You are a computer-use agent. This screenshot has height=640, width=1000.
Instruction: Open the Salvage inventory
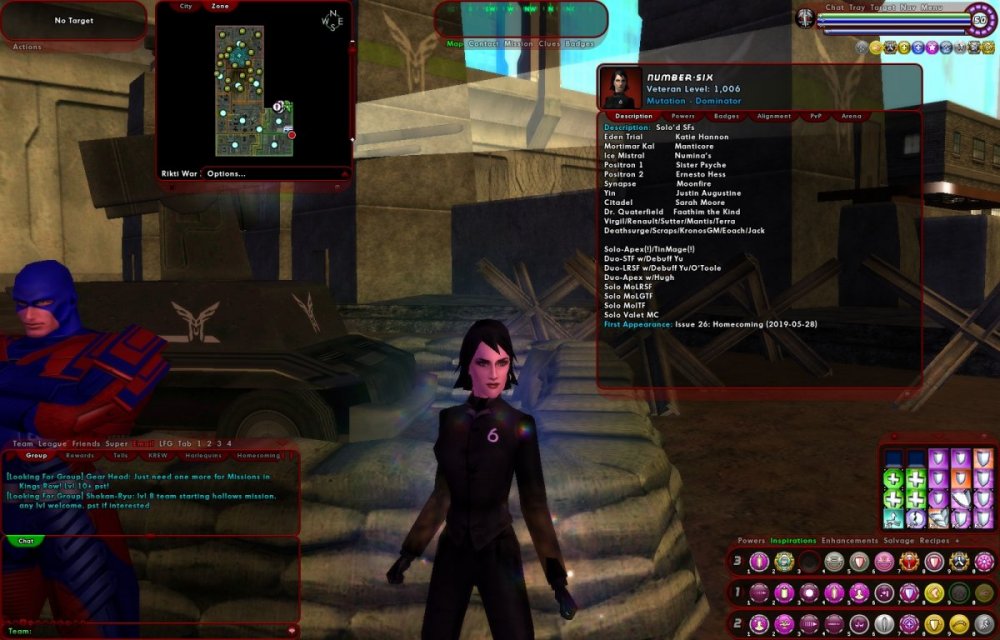(897, 541)
